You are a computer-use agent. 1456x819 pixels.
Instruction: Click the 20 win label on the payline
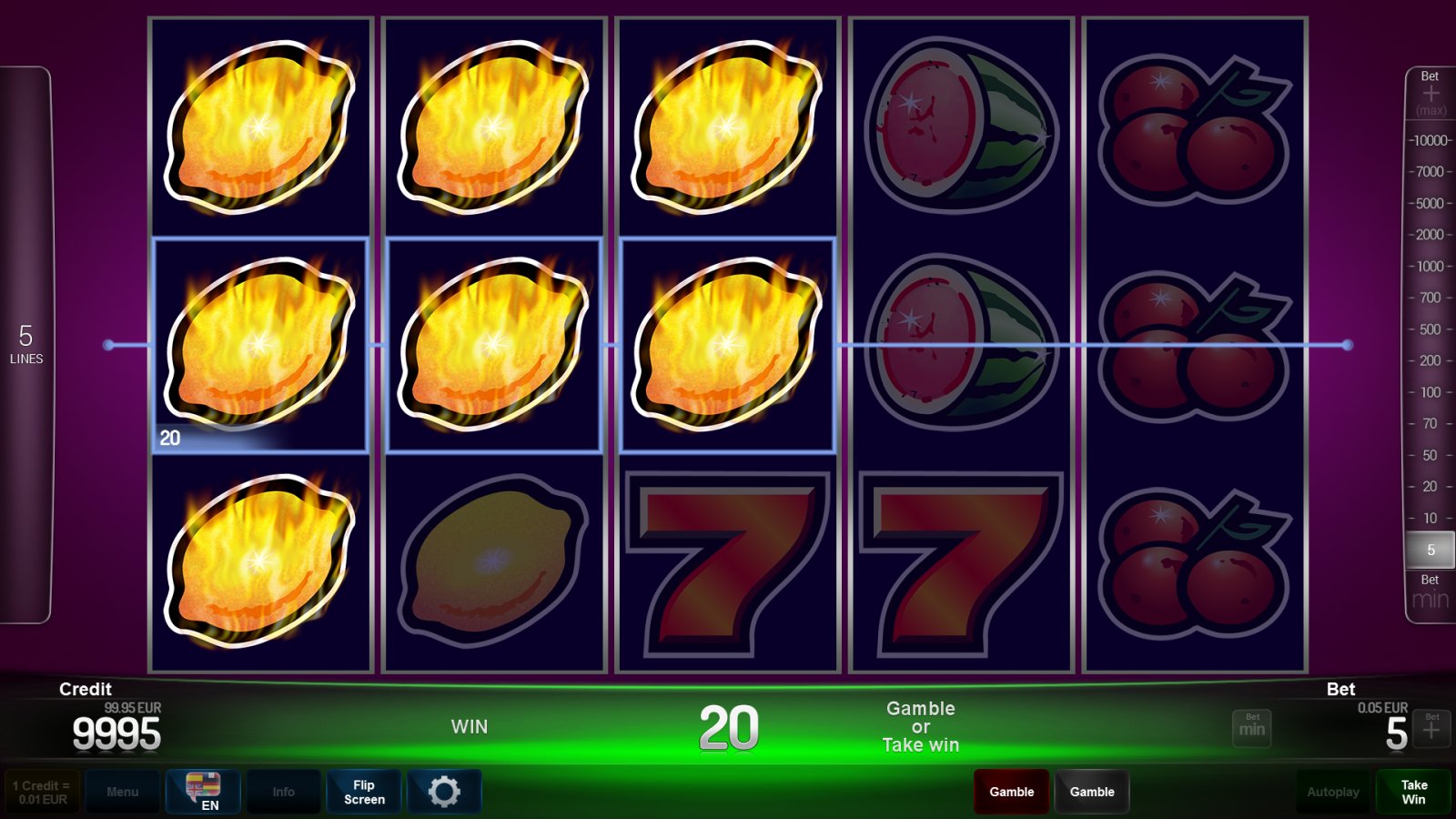pos(168,436)
